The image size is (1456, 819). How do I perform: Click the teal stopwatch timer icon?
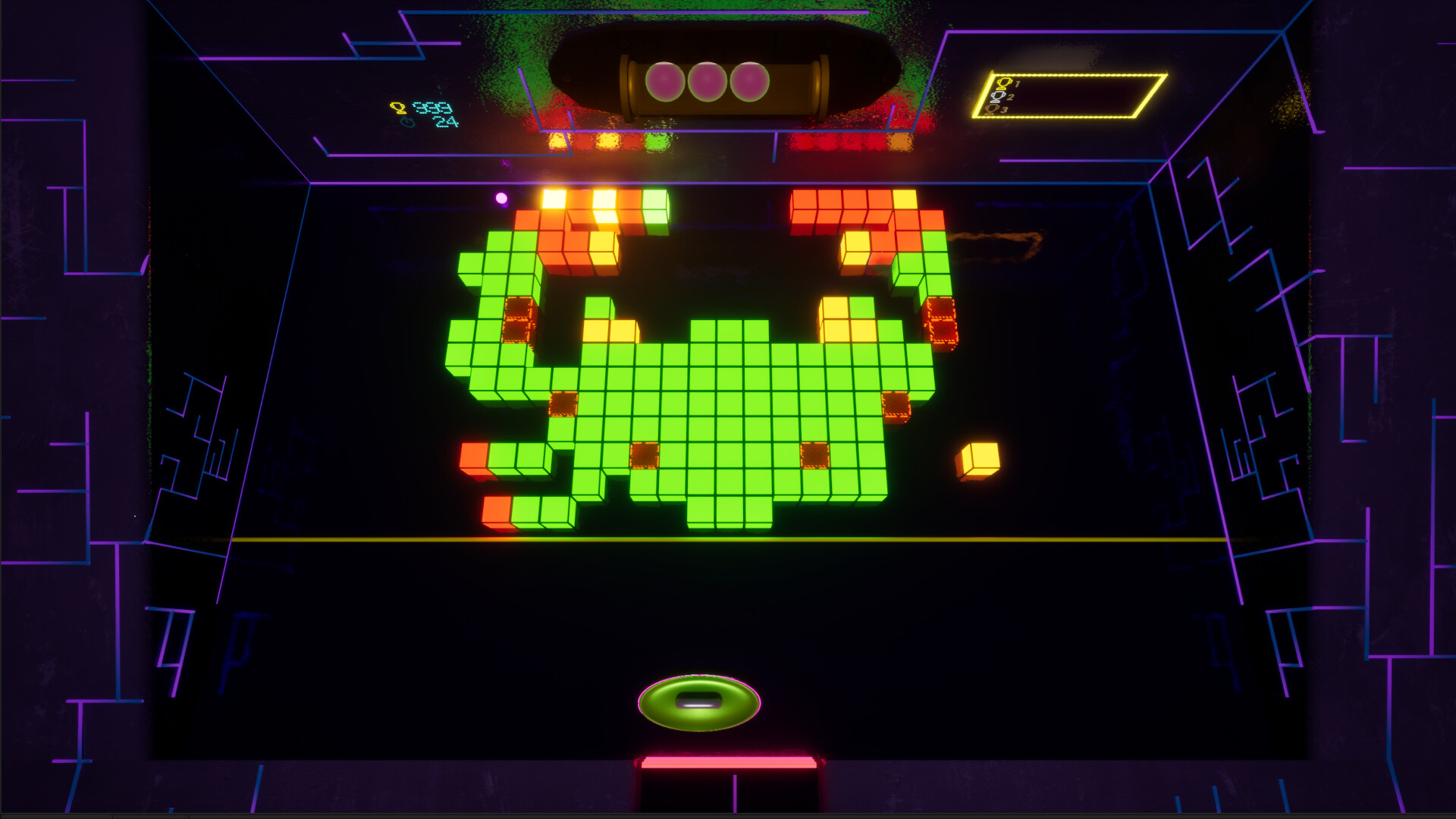pyautogui.click(x=409, y=123)
